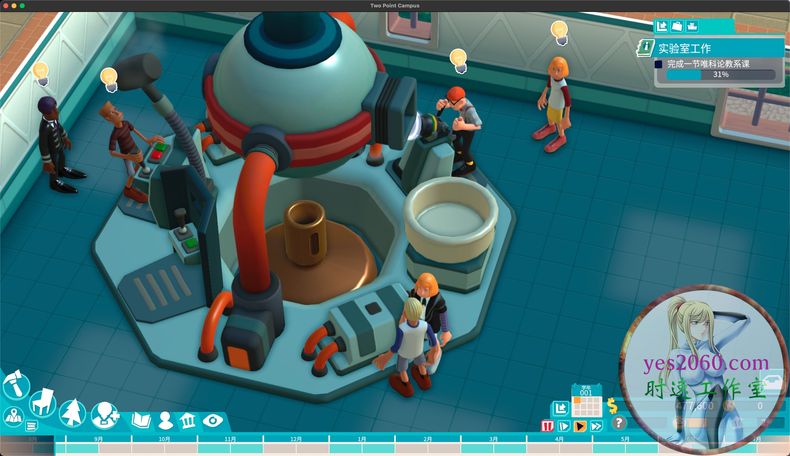Viewport: 790px width, 456px height.
Task: Open the 实验室工作 objective info book
Action: coord(645,47)
